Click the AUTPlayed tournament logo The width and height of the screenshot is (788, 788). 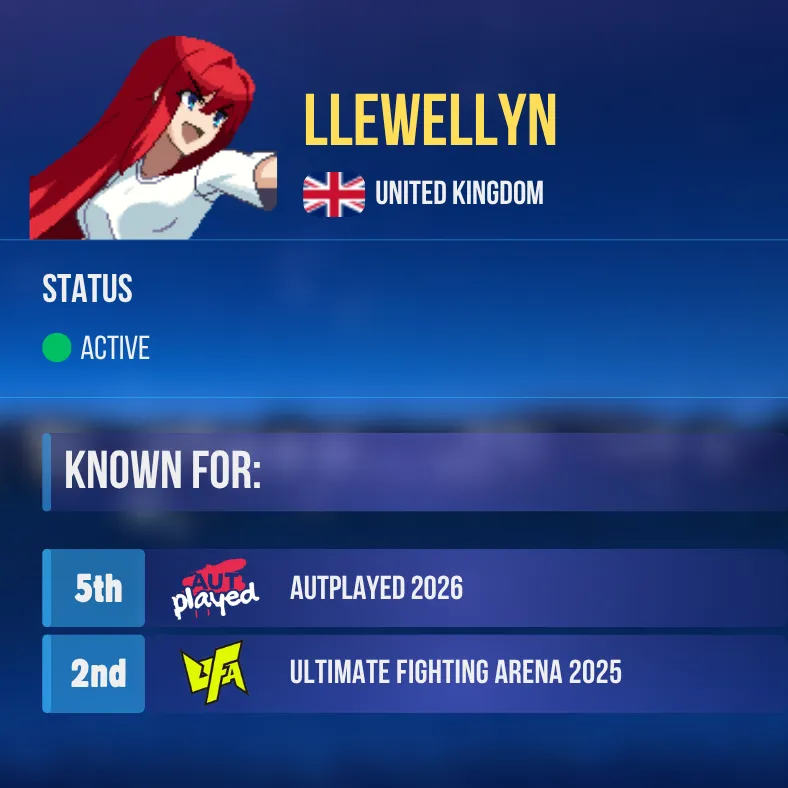[x=215, y=589]
